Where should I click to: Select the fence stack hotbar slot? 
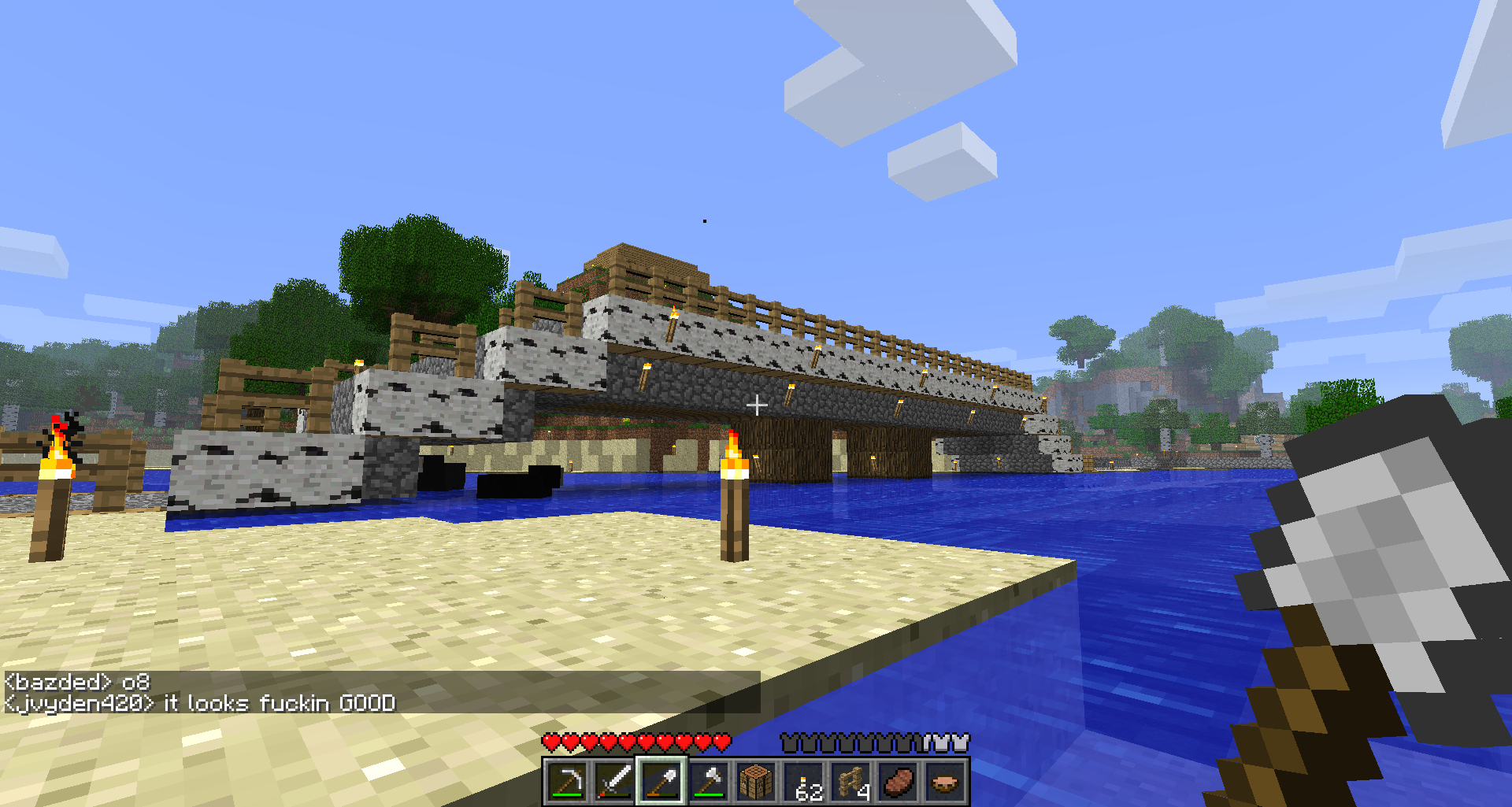click(x=850, y=782)
